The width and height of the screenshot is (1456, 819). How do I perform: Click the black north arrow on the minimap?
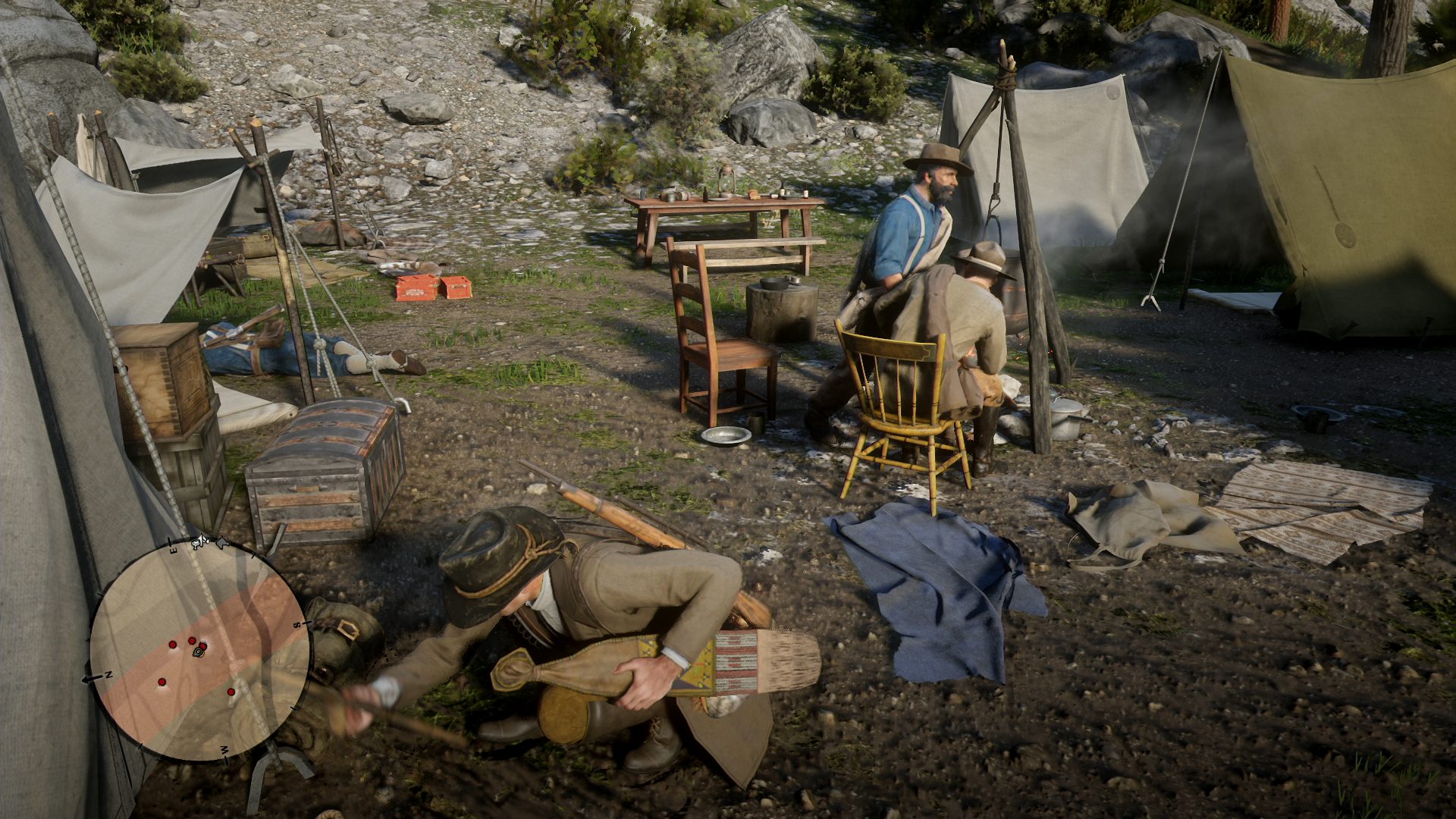93,677
